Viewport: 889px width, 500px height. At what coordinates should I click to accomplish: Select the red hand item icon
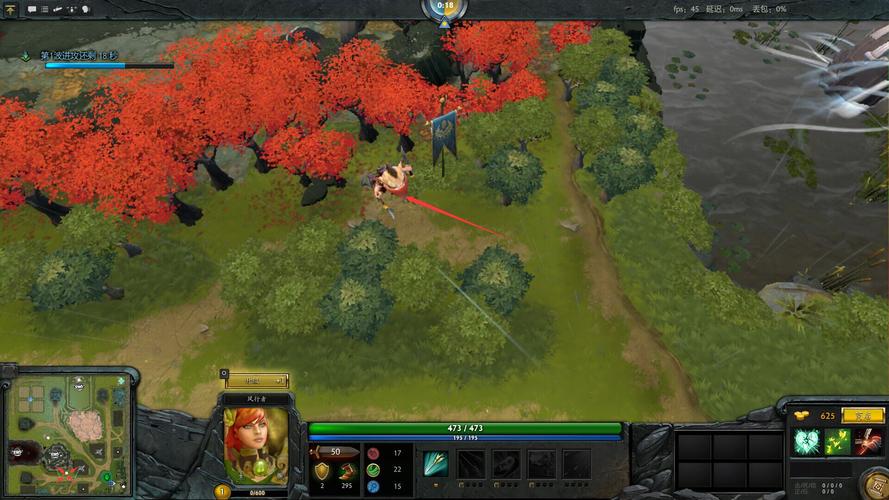[868, 441]
